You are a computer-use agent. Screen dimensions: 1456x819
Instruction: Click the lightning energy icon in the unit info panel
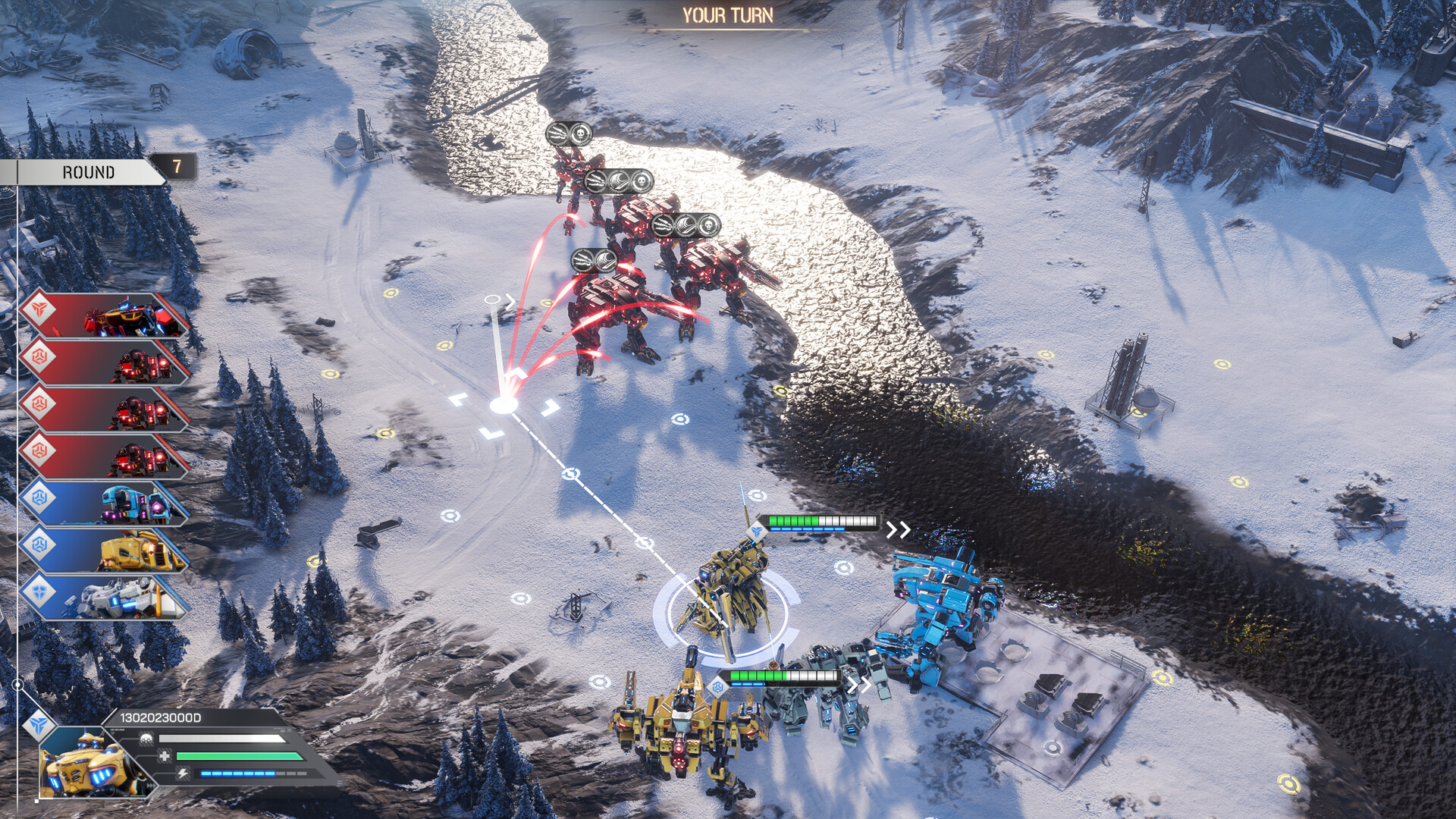tap(183, 773)
